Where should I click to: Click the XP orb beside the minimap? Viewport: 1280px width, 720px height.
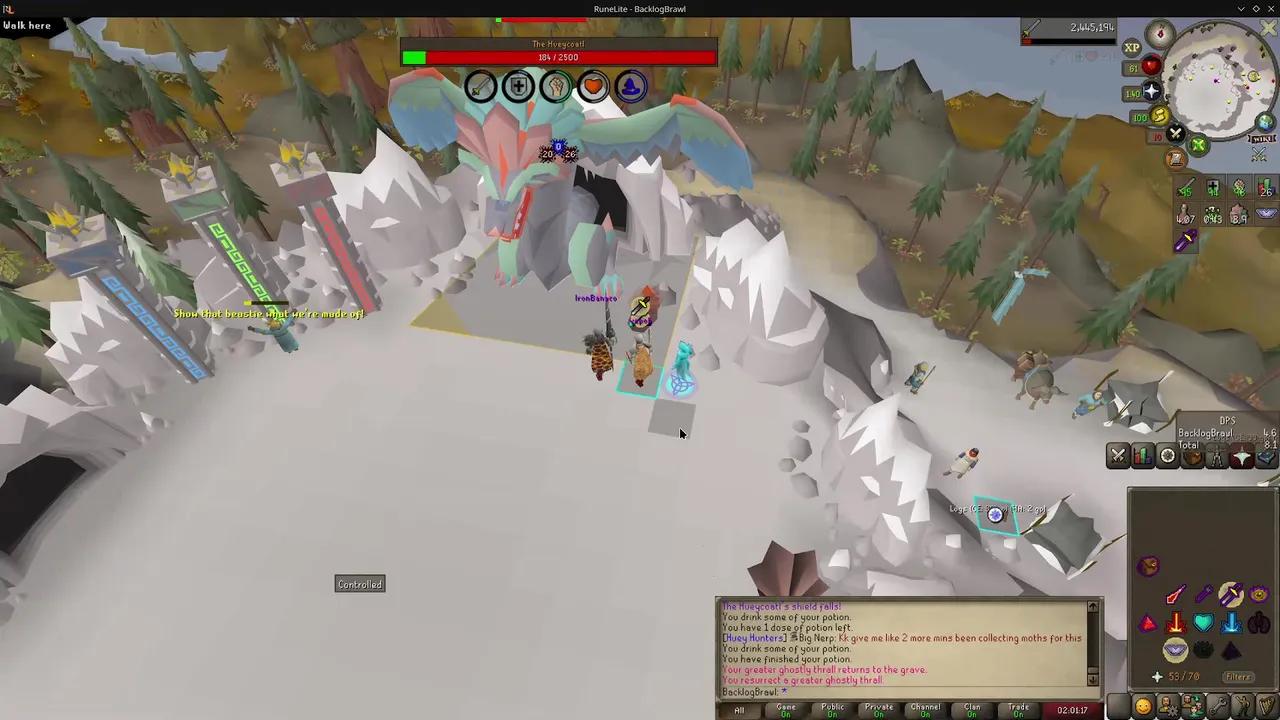(x=1131, y=47)
